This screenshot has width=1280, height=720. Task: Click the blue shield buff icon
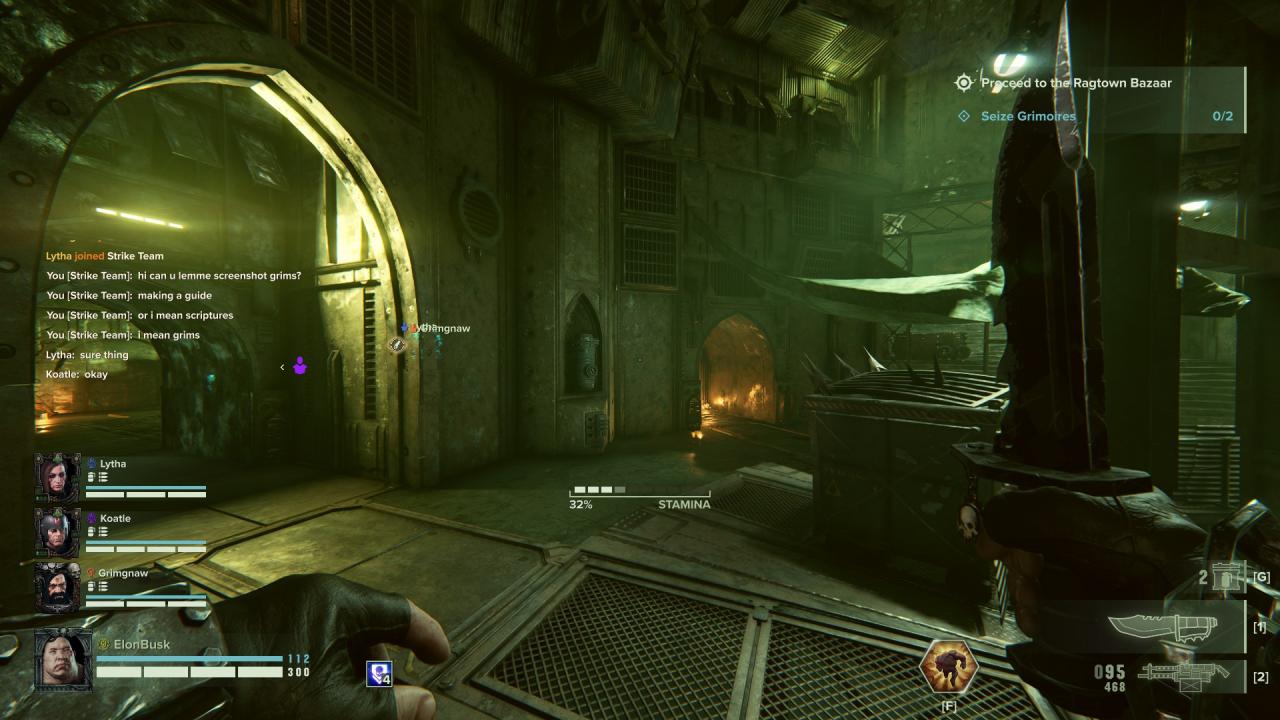tap(380, 673)
